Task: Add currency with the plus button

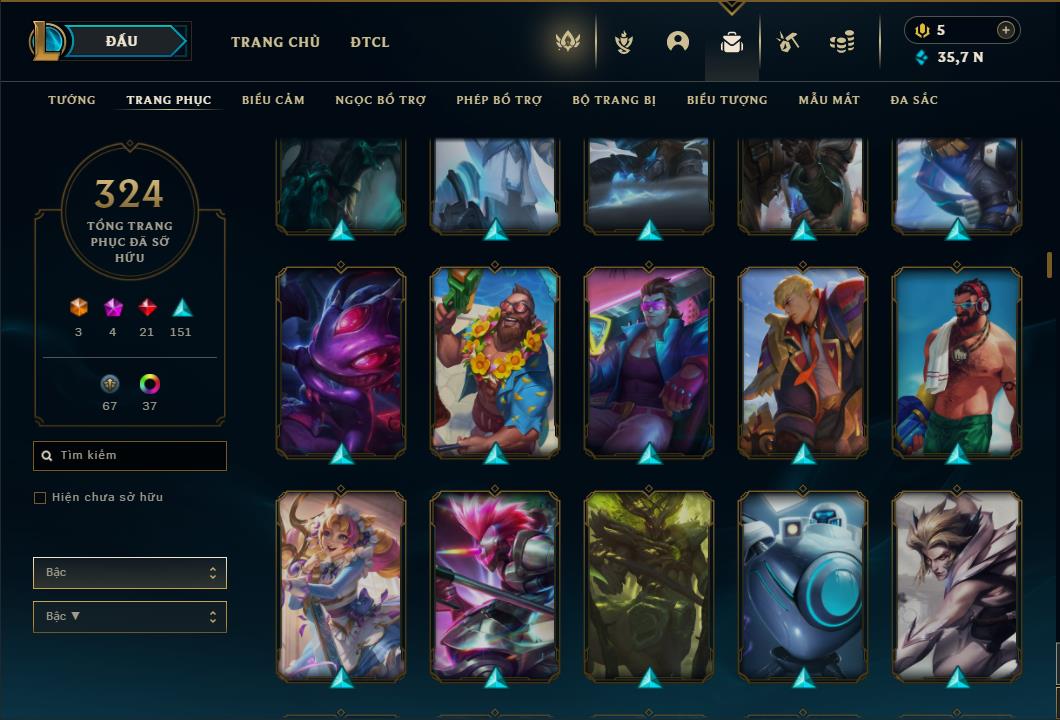Action: coord(1006,30)
